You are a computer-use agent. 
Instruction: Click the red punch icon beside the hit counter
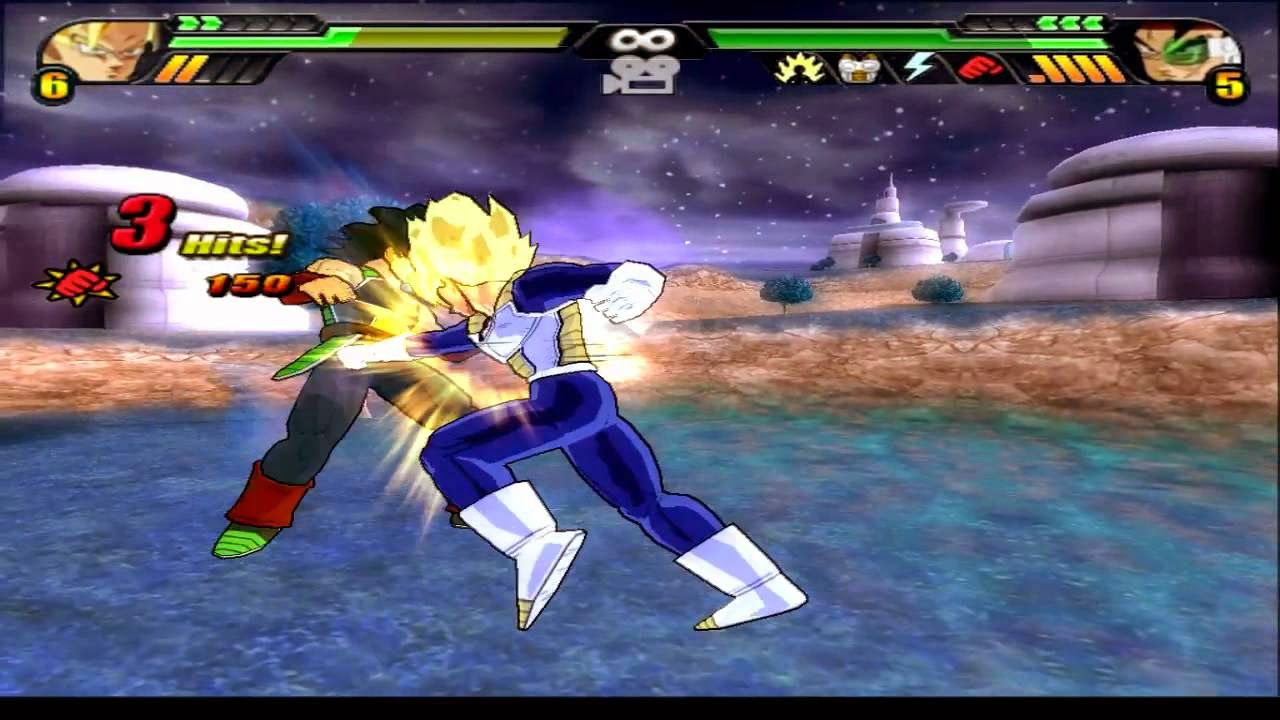point(80,286)
